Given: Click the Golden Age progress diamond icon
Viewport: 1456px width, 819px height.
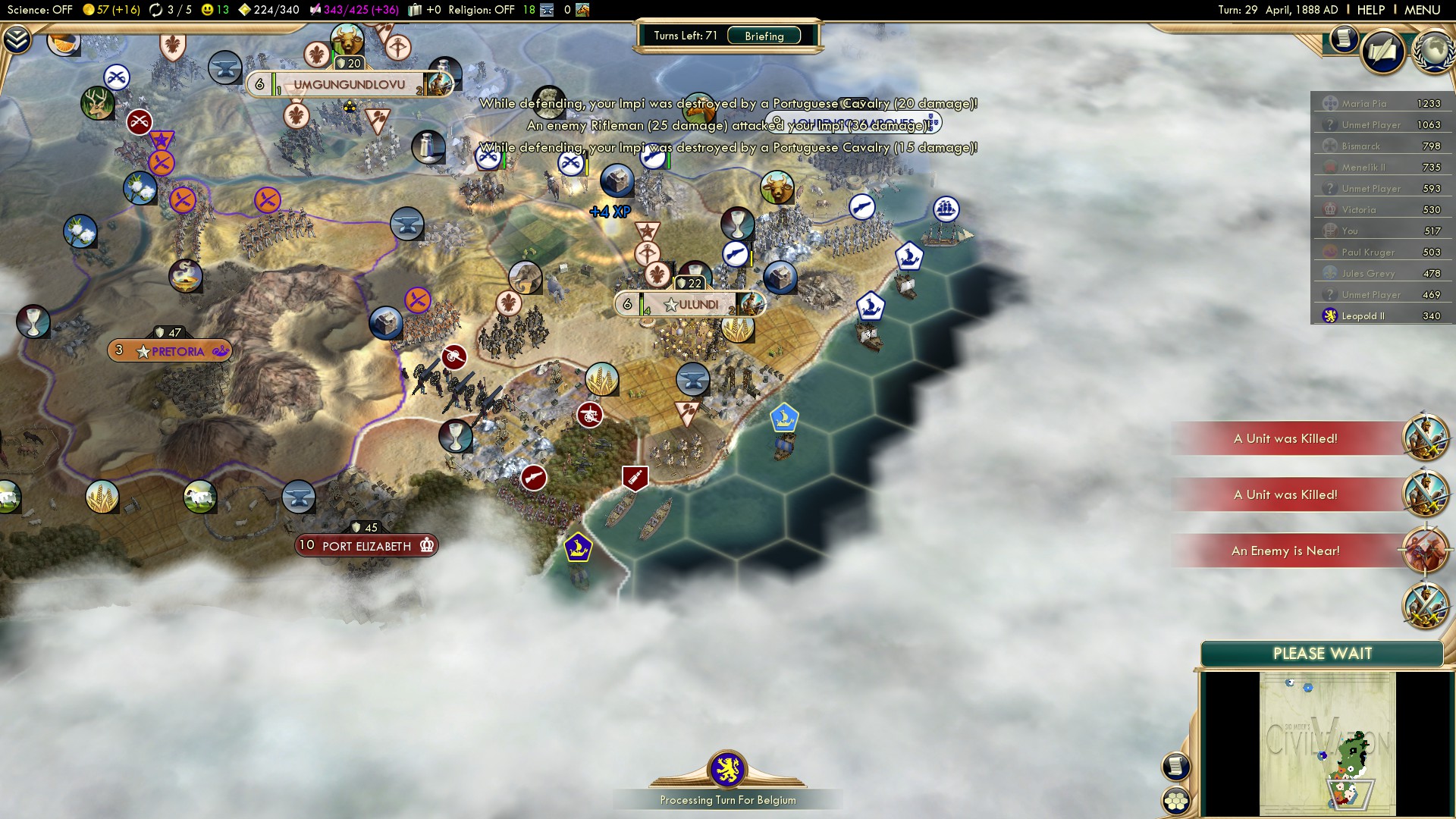Looking at the screenshot, I should [243, 11].
